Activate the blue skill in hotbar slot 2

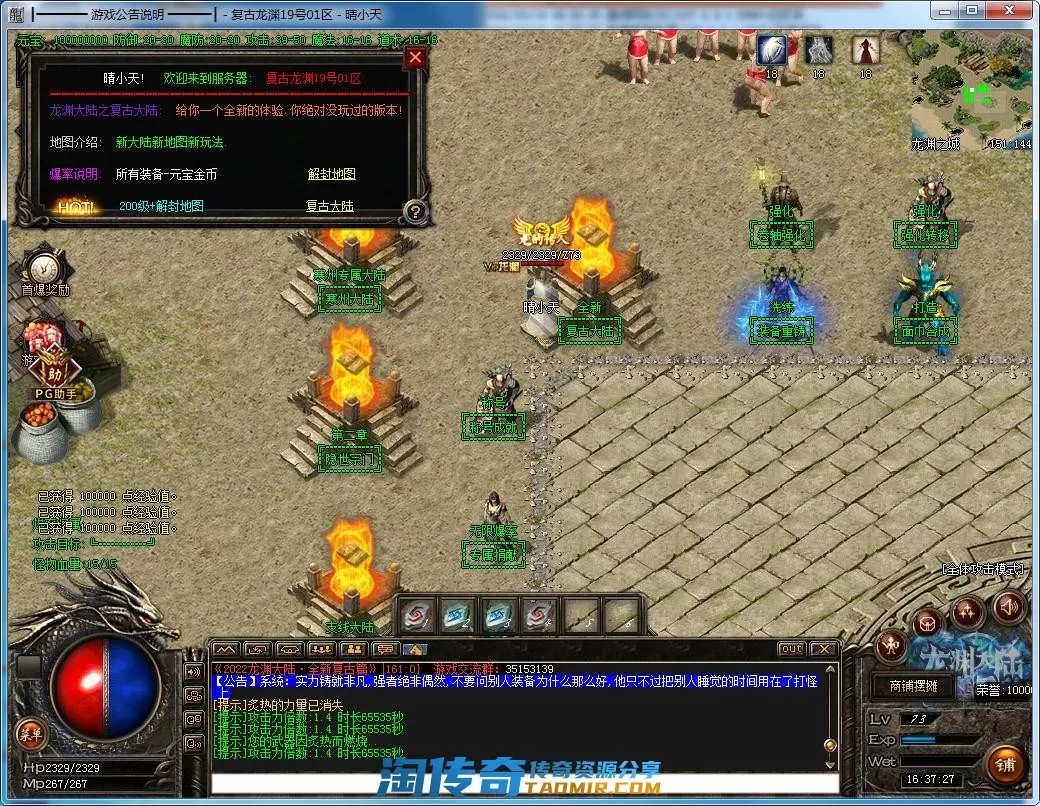[458, 615]
